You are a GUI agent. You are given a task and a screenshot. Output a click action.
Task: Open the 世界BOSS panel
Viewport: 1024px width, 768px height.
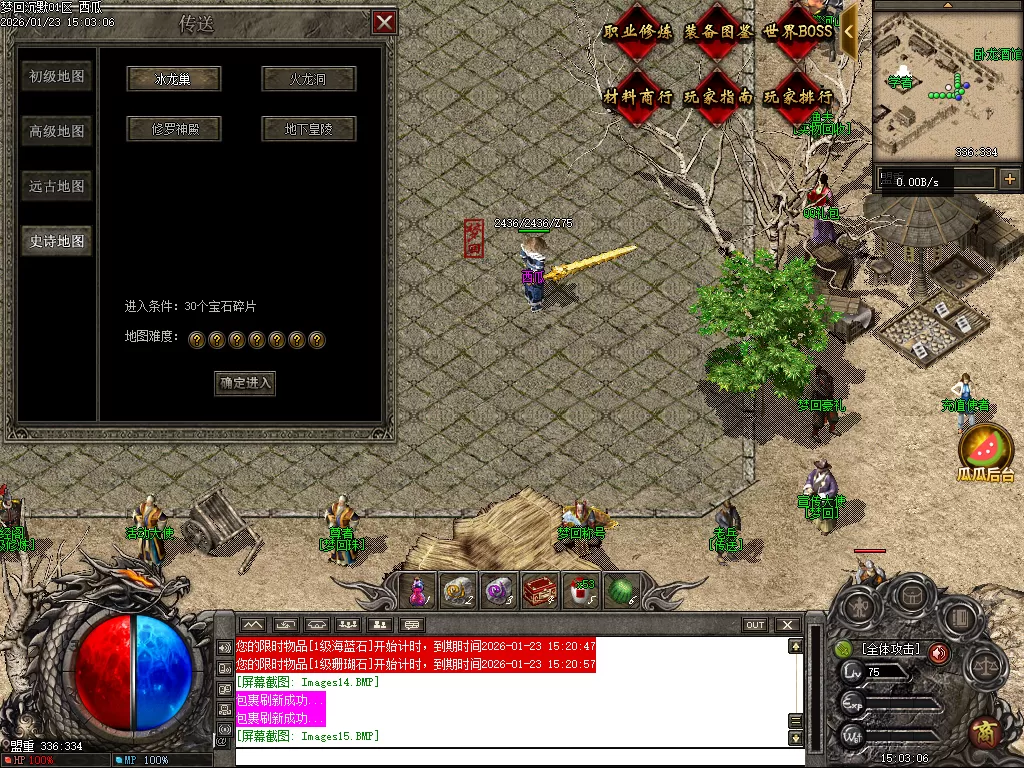pyautogui.click(x=797, y=31)
